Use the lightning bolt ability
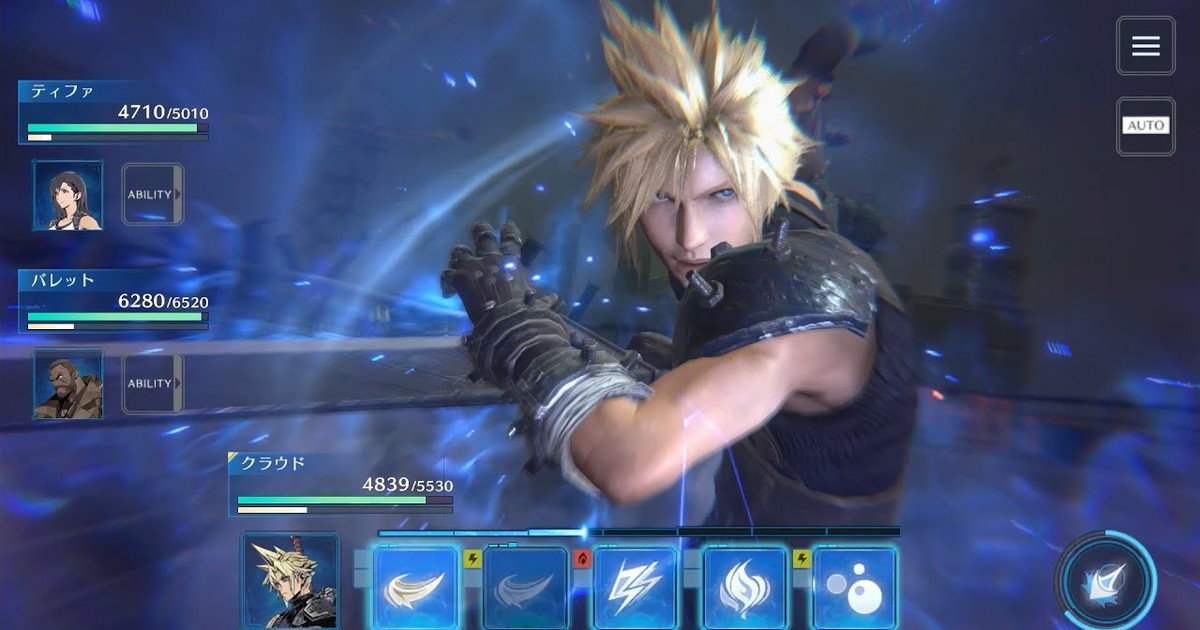Viewport: 1200px width, 630px height. [636, 588]
